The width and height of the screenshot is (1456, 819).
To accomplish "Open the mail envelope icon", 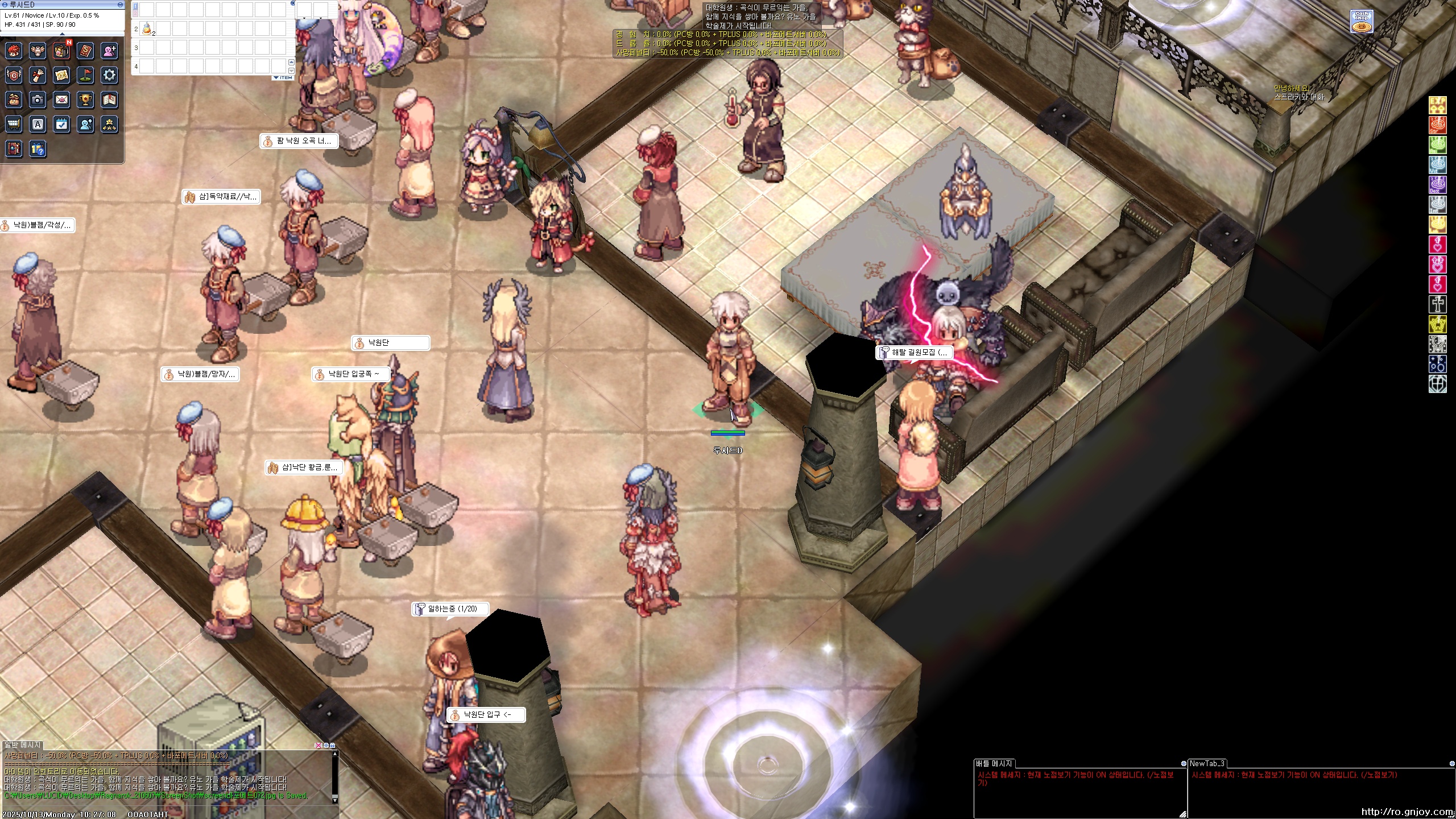I will (x=61, y=100).
